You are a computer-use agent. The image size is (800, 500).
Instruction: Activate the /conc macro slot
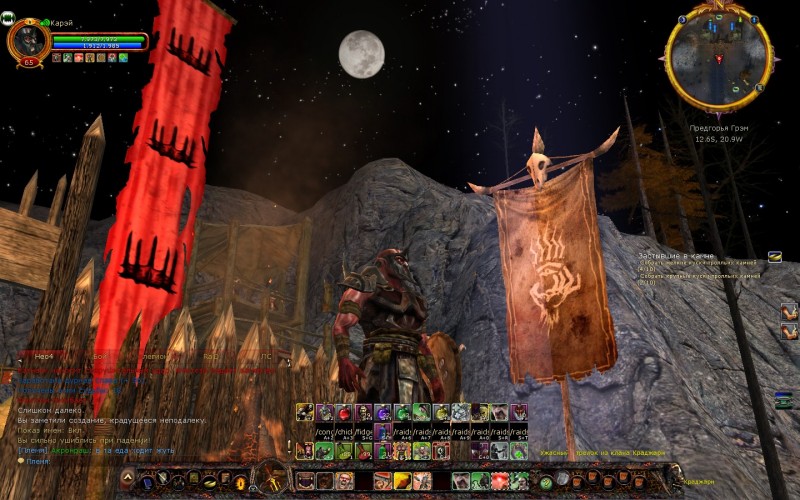click(x=324, y=432)
